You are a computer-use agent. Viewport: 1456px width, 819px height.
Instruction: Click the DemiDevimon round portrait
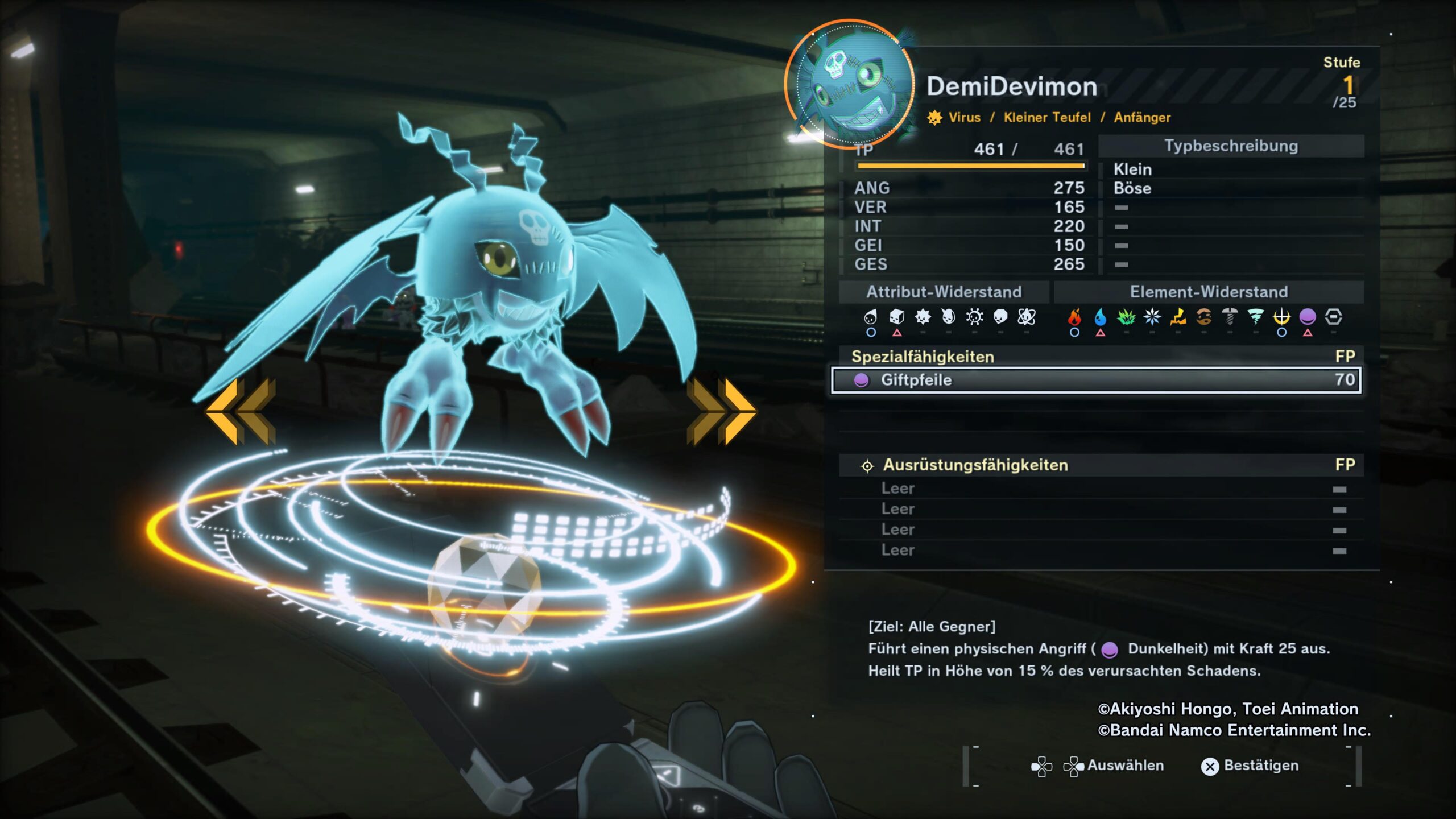[850, 84]
